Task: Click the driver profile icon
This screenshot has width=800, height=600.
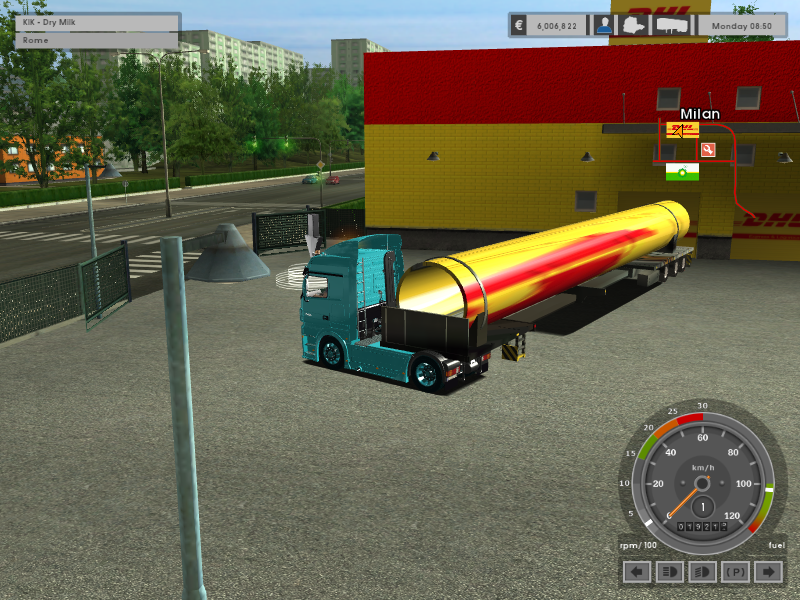Action: 603,25
